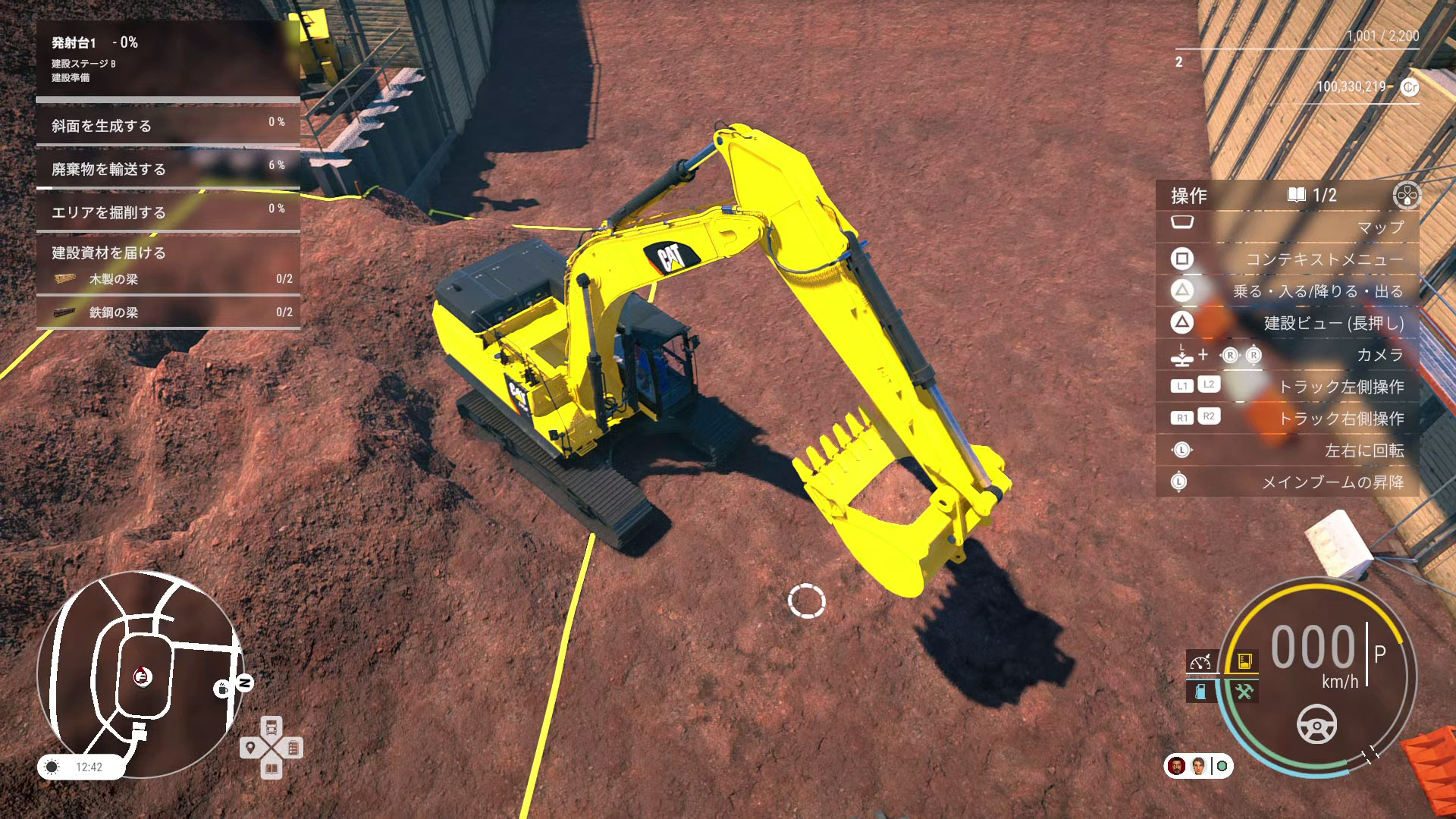Open the 発射台1 project header panel

[168, 59]
